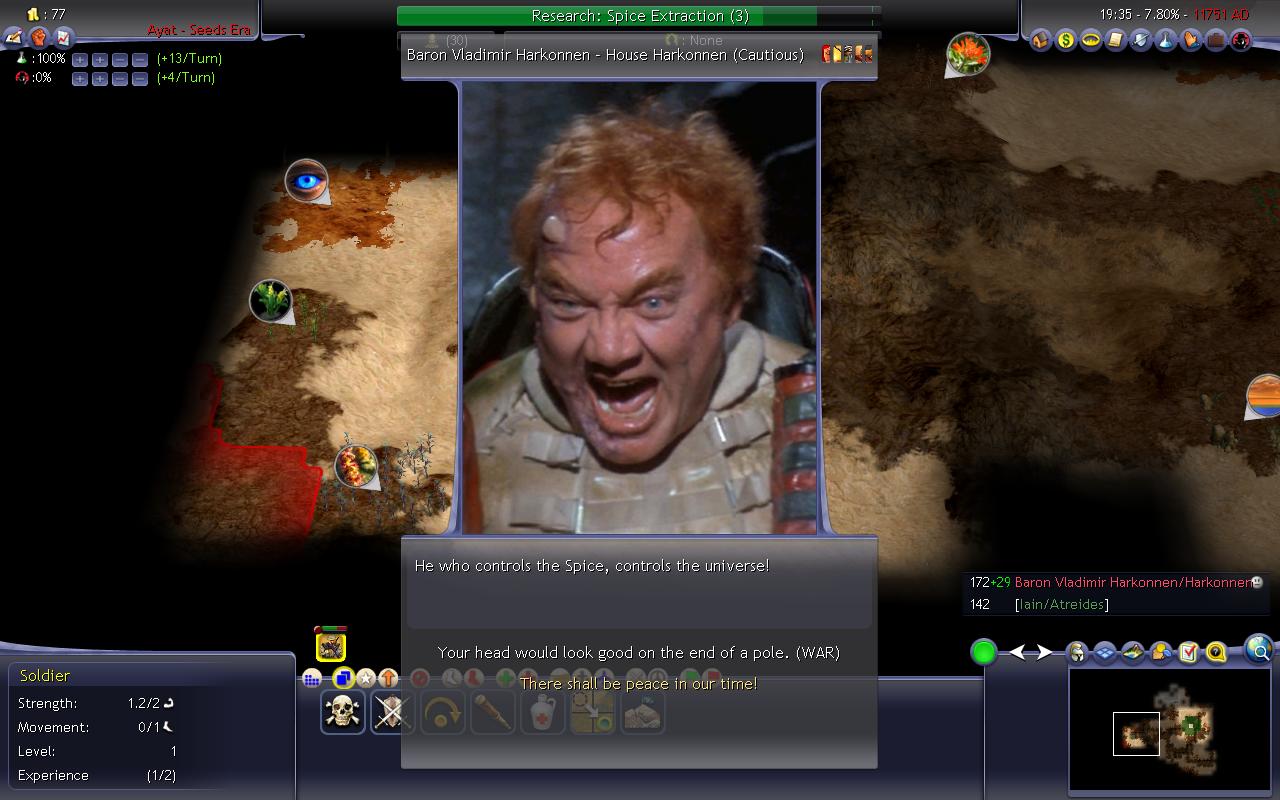Increase research rate with the plus stepper
The width and height of the screenshot is (1280, 800).
tap(79, 59)
